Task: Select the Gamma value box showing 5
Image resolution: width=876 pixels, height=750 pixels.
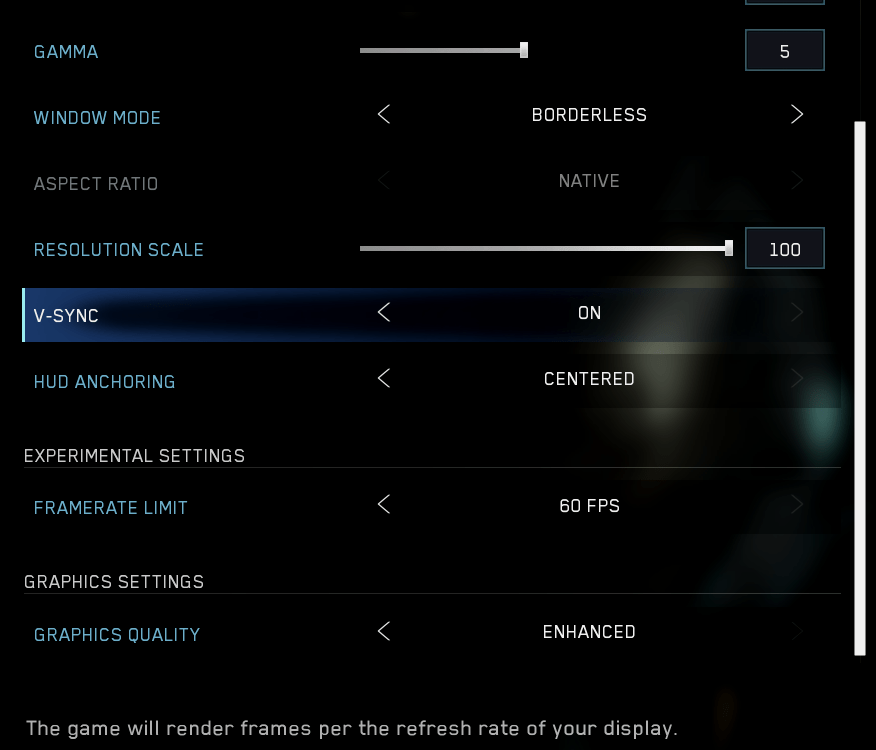Action: tap(784, 51)
